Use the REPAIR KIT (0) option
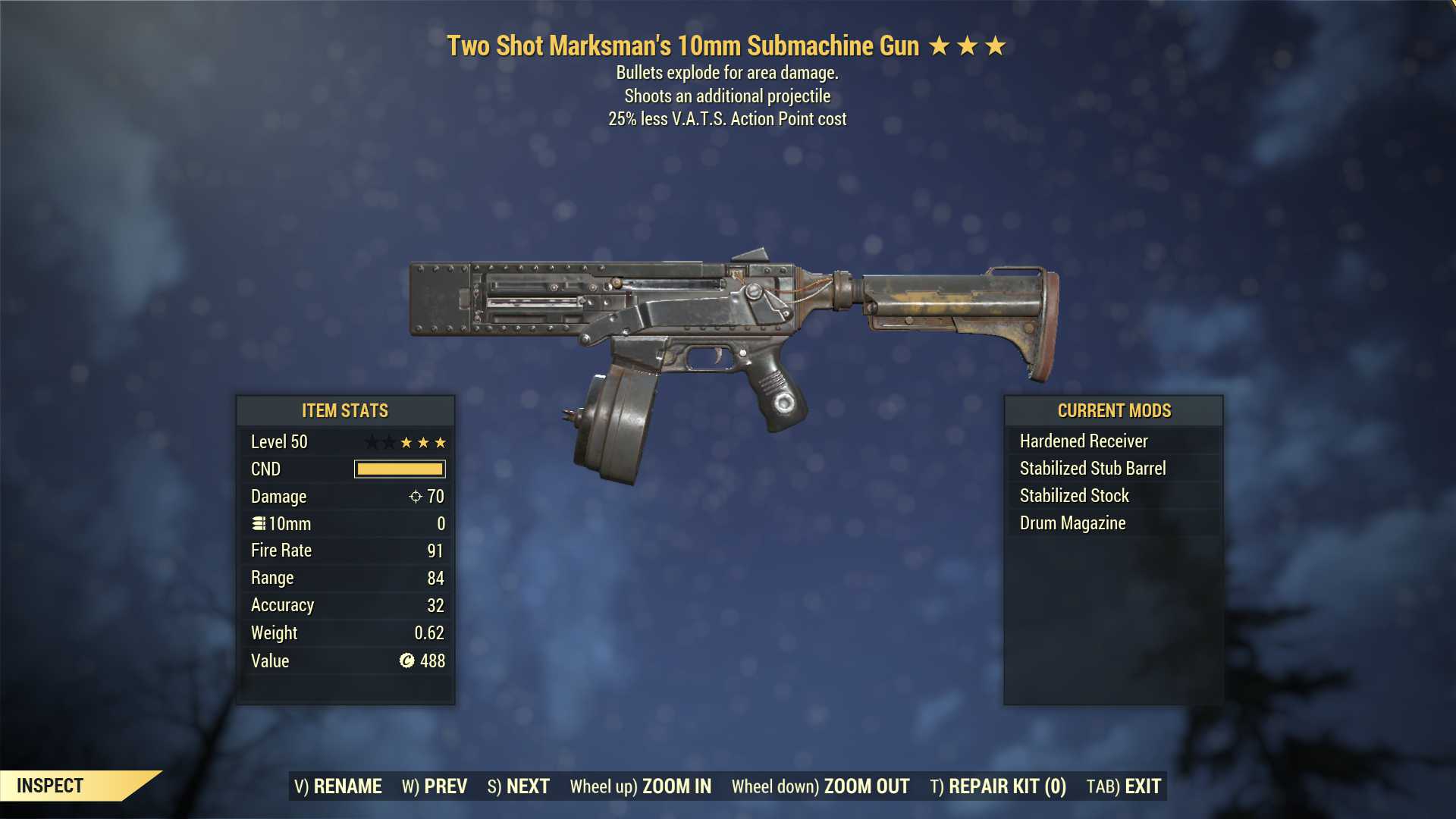Image resolution: width=1456 pixels, height=819 pixels. tap(998, 786)
